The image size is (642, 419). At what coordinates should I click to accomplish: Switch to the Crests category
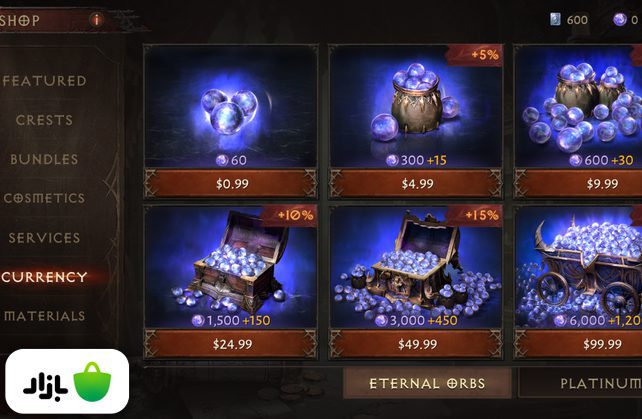point(45,120)
